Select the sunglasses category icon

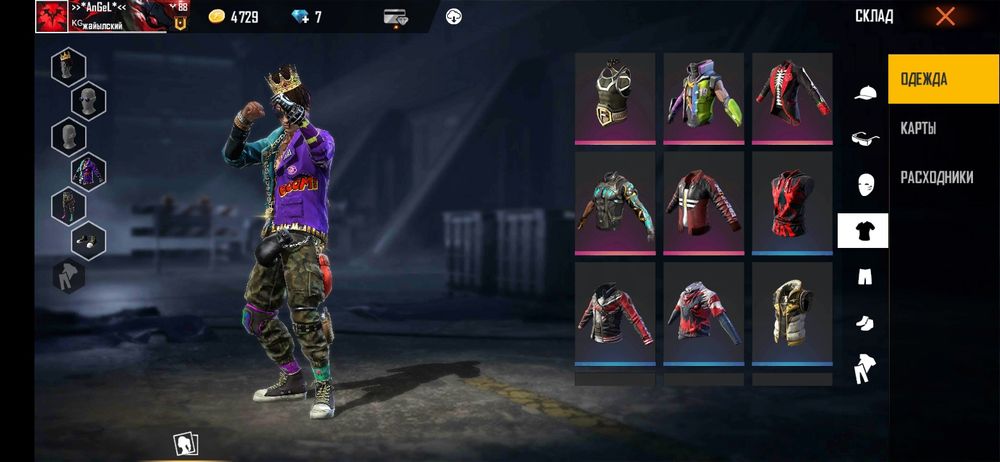[x=865, y=139]
